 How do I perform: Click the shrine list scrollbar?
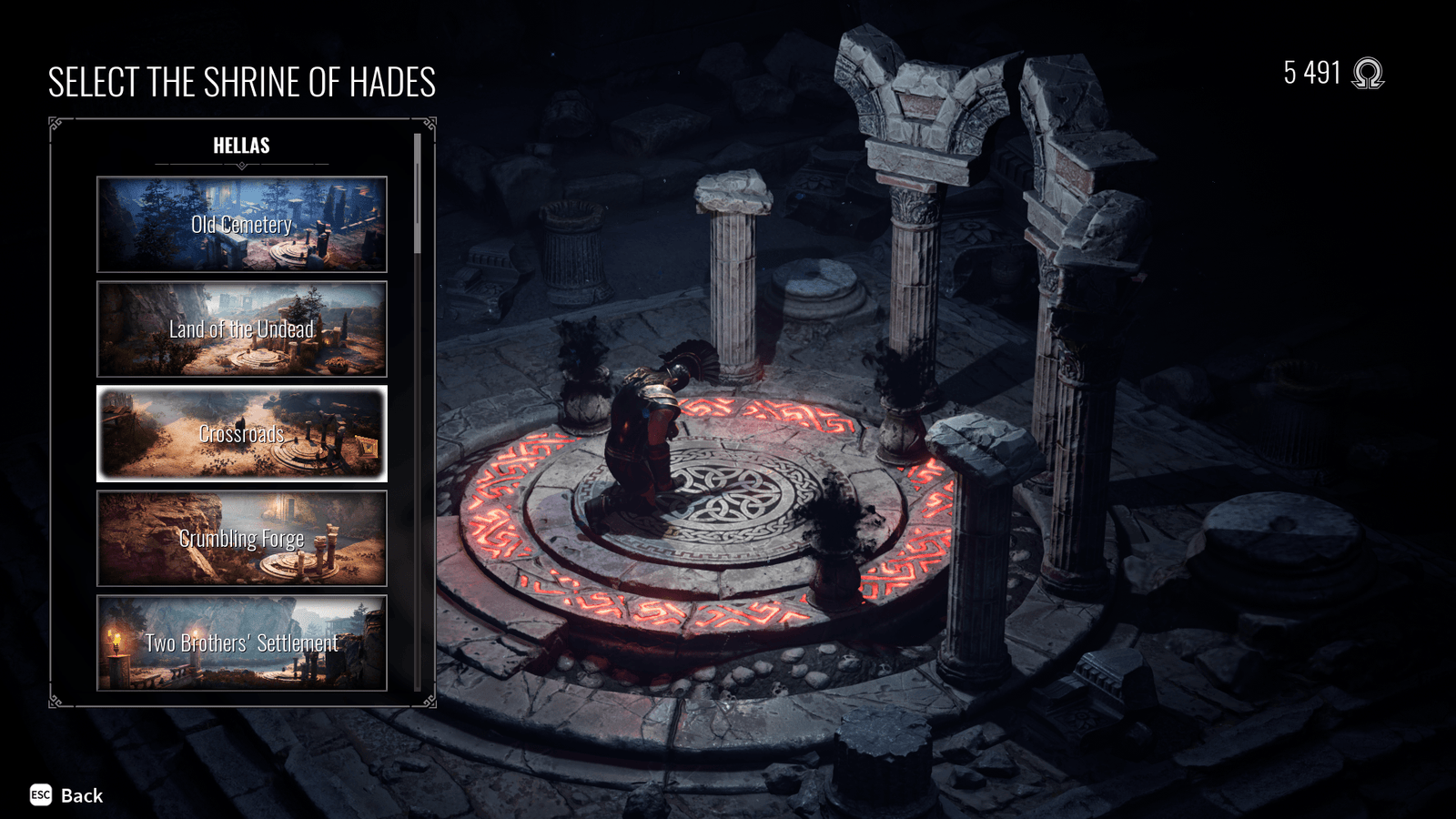point(418,195)
